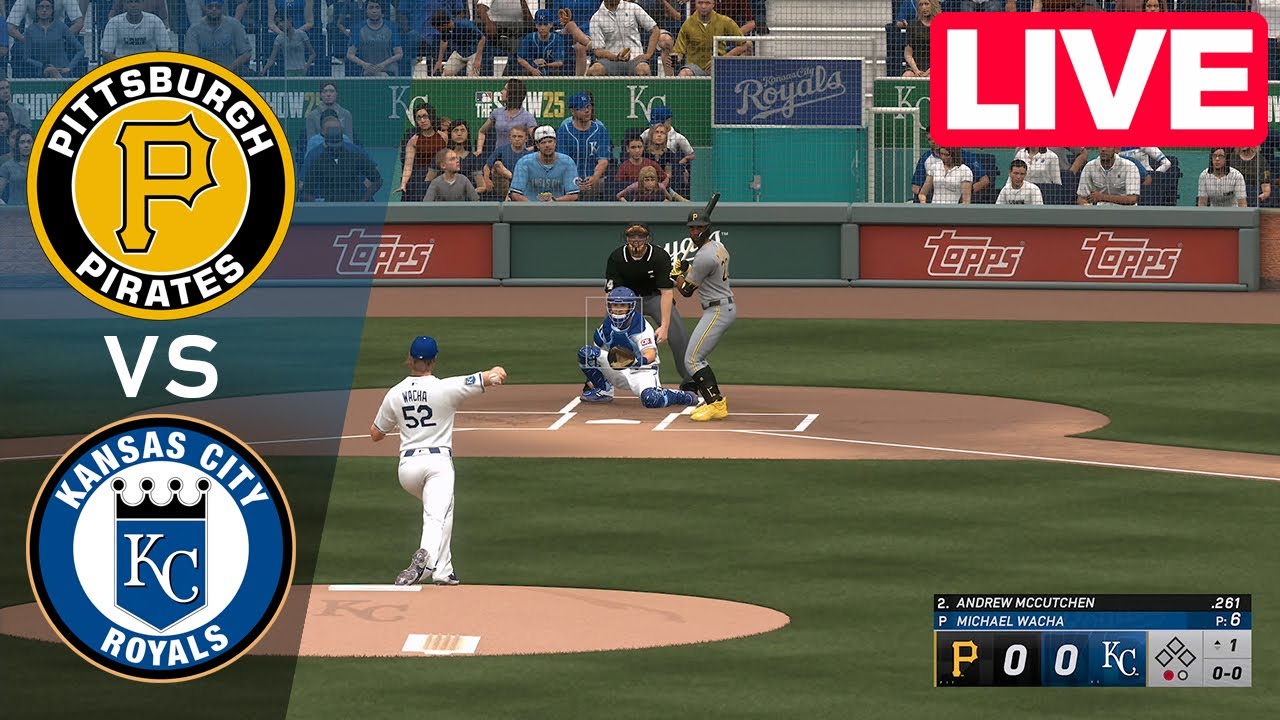Screen dimensions: 1280x720
Task: Click the red ball count indicator
Action: point(1170,673)
